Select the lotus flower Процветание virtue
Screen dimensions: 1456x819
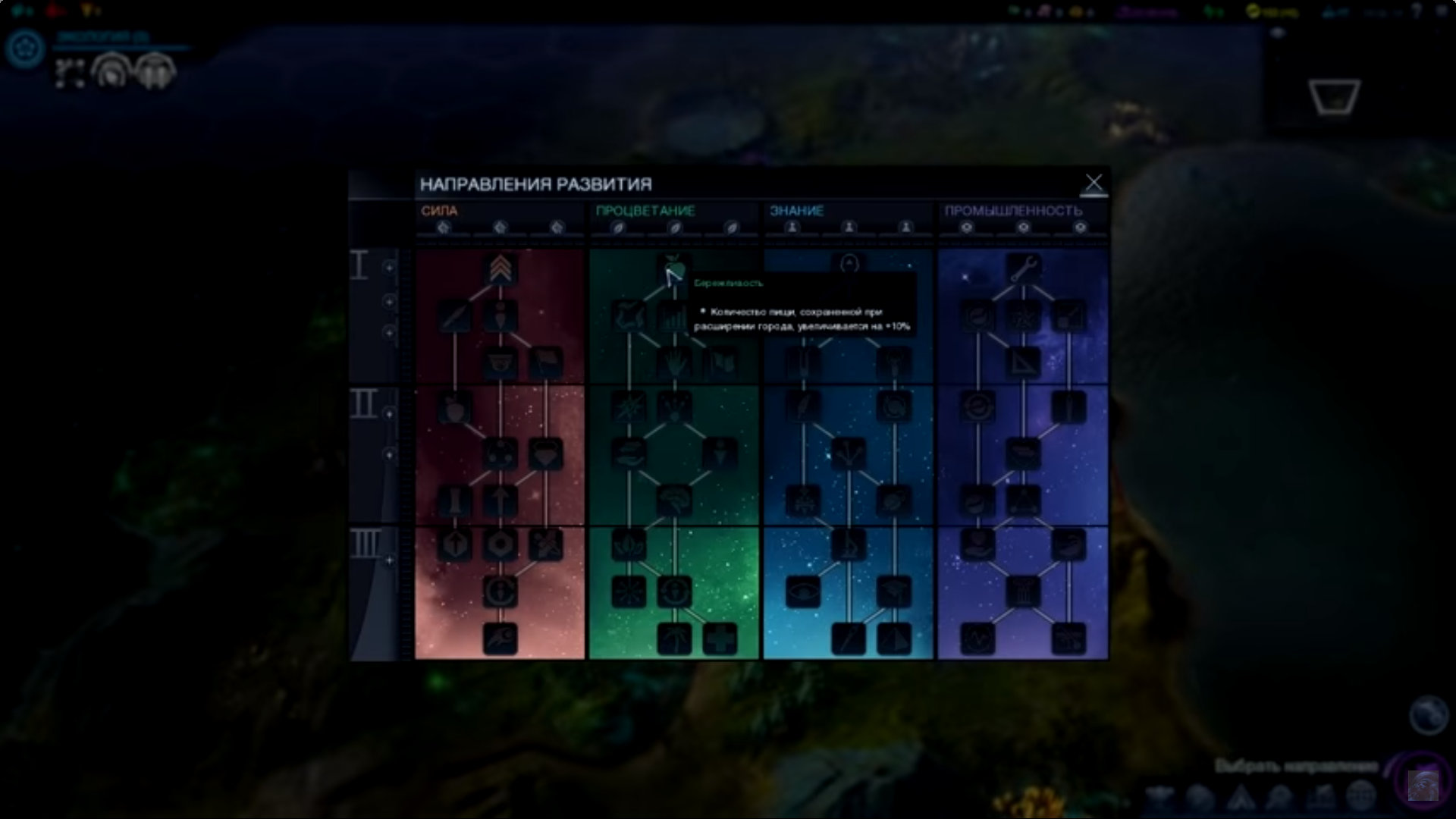[x=628, y=544]
